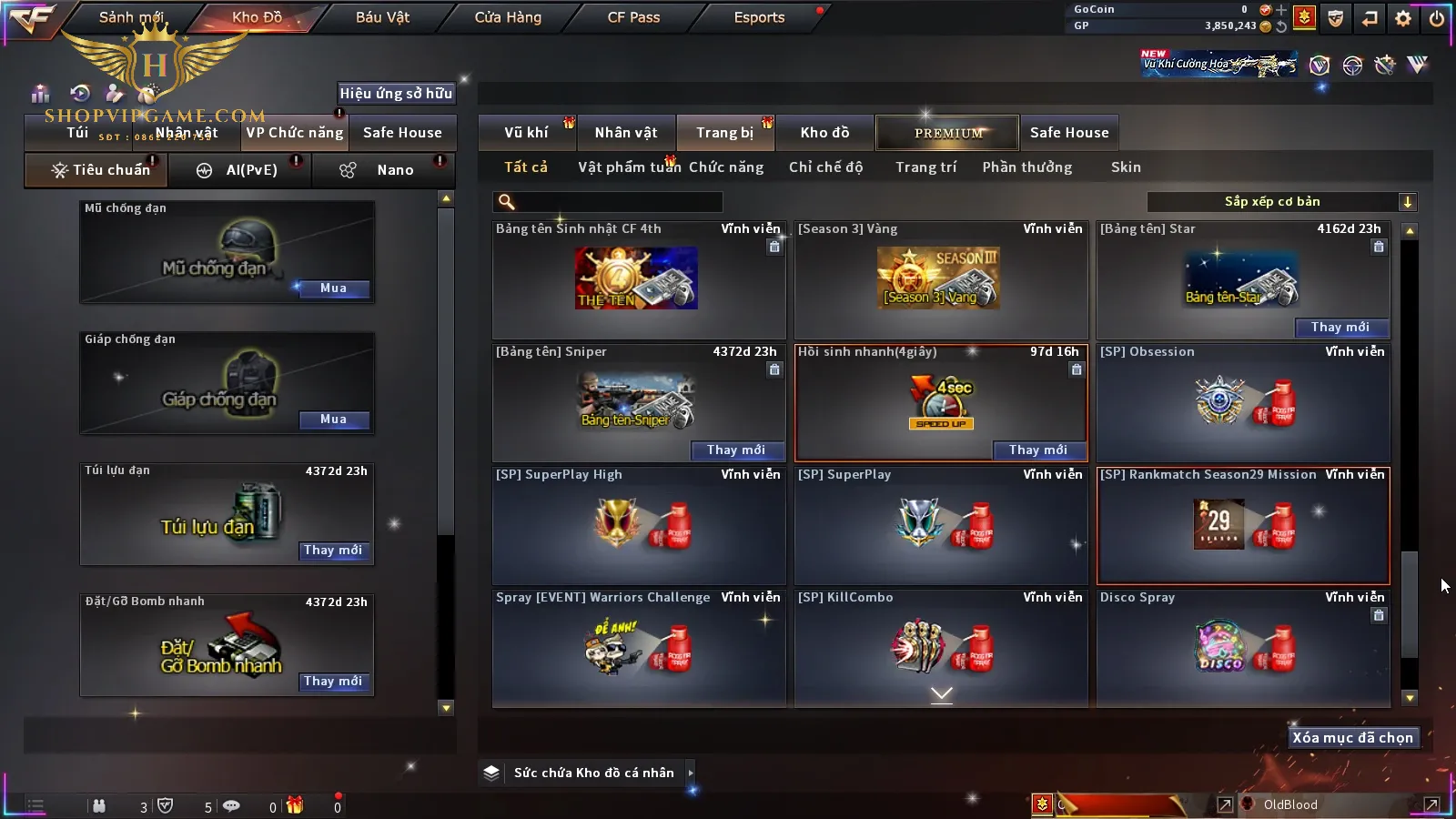Open the gear settings icon
Viewport: 1456px width, 819px height.
(x=1403, y=18)
